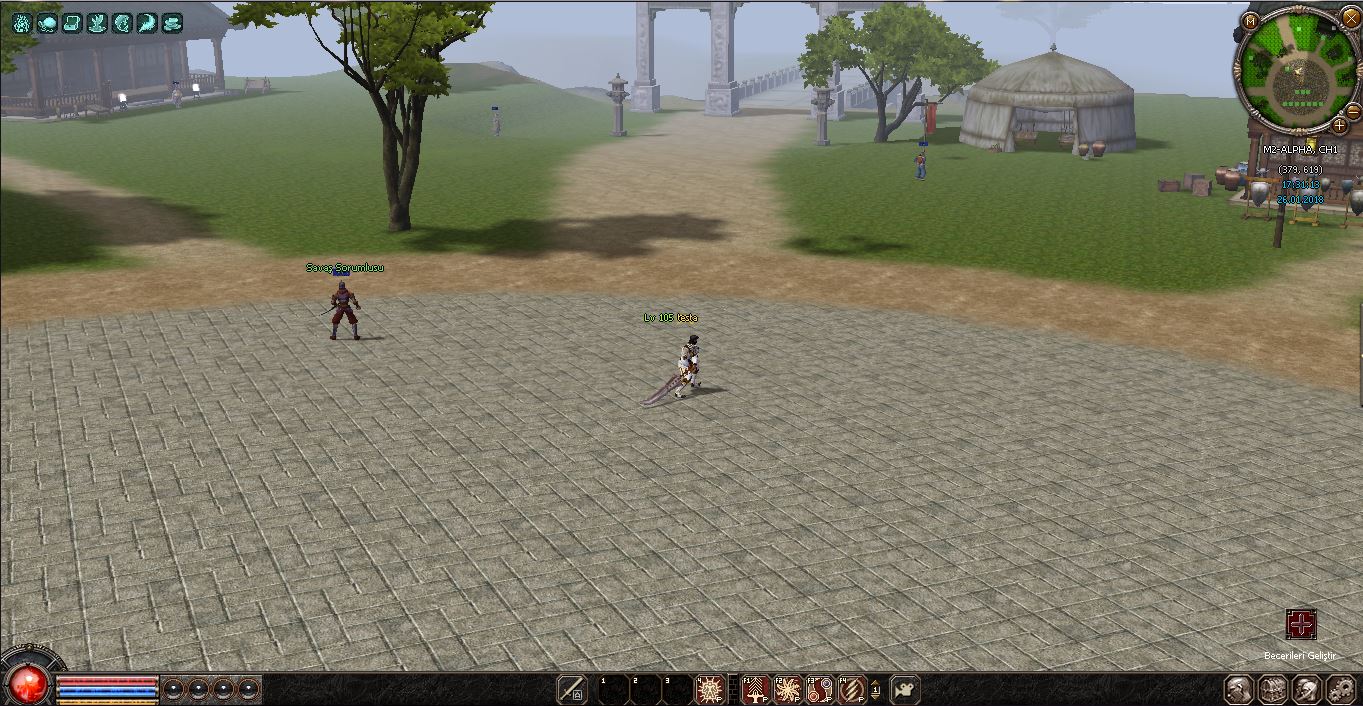This screenshot has width=1363, height=706.
Task: Open the inventory chest button
Action: [1273, 689]
